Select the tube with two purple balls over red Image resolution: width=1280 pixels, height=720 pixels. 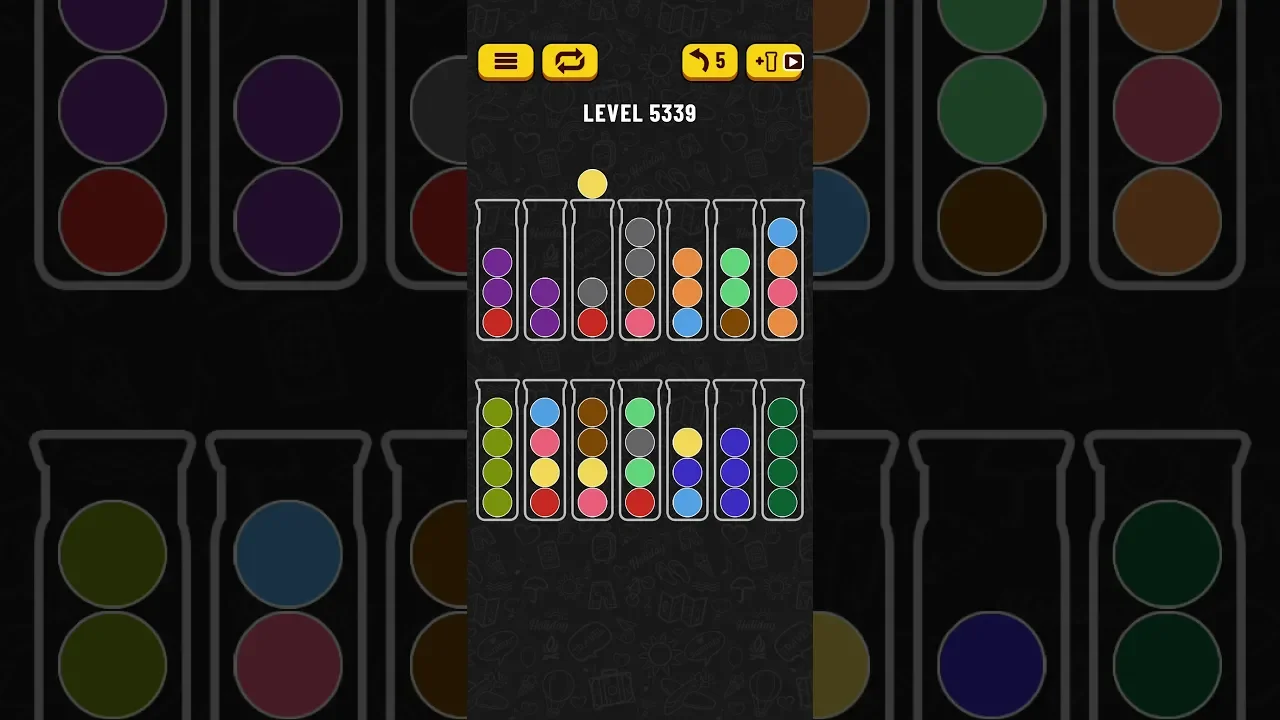point(497,272)
